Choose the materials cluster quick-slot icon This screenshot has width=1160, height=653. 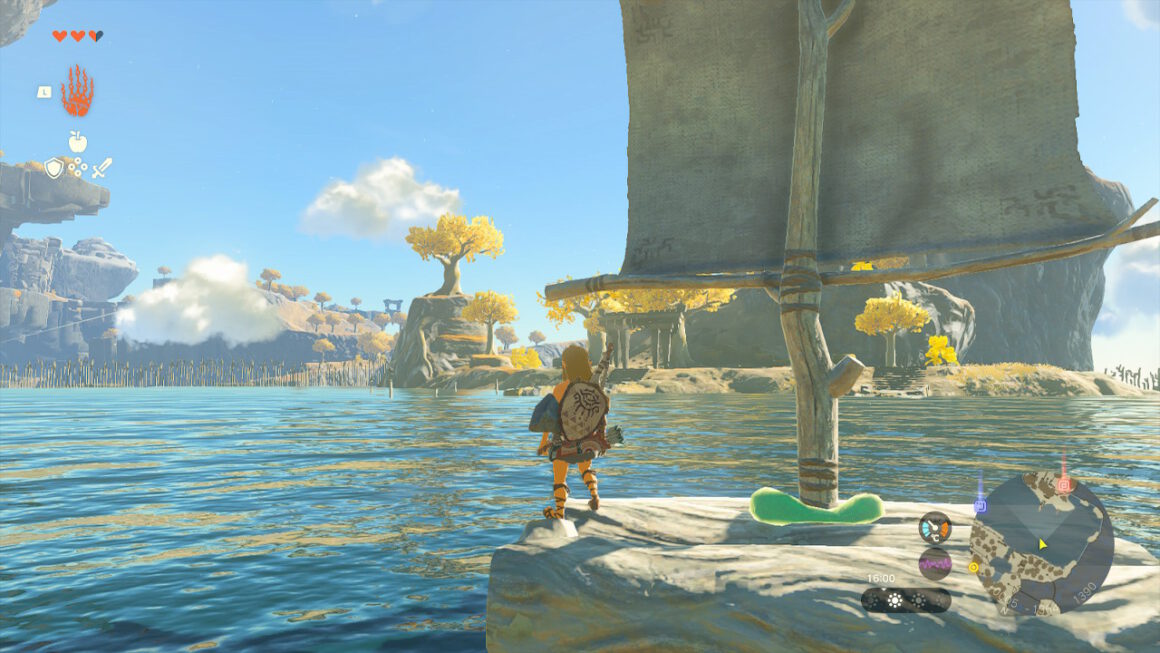[77, 168]
